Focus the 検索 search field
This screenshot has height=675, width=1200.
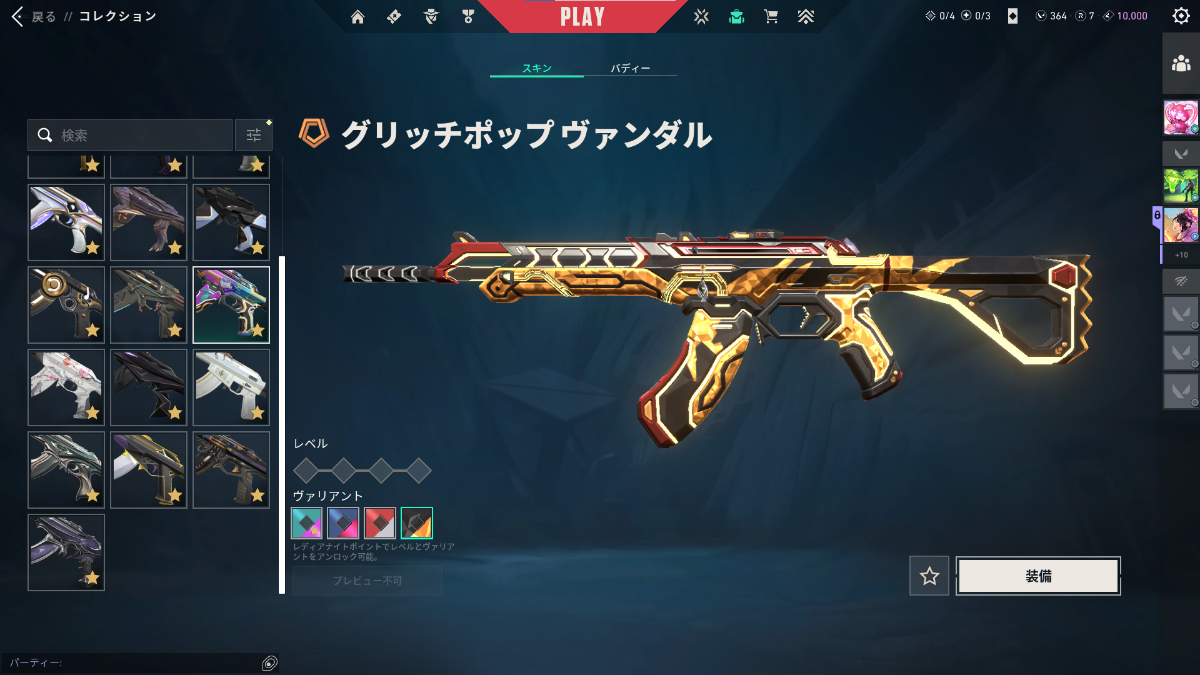click(140, 135)
